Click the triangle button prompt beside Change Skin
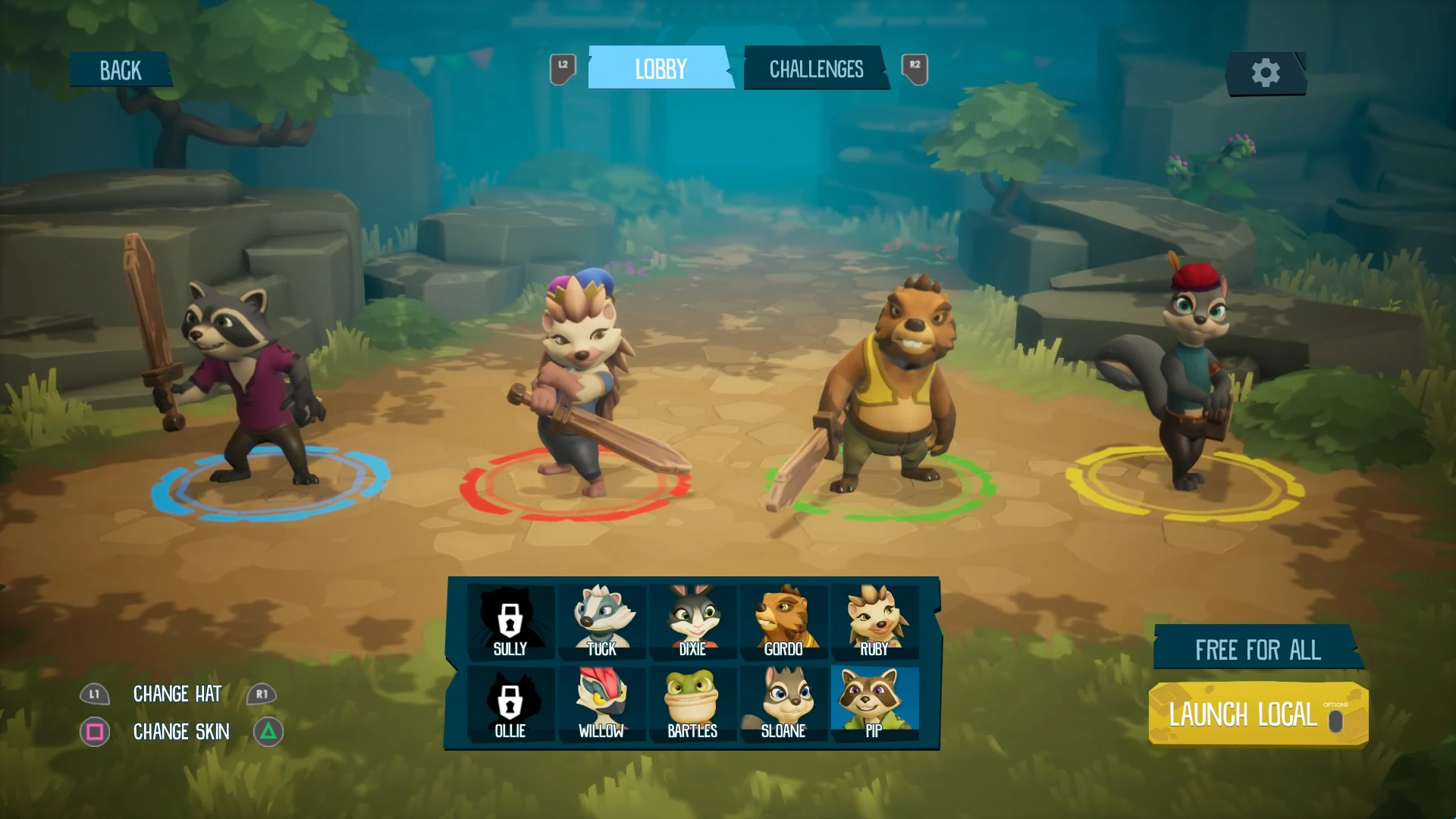1456x819 pixels. coord(266,732)
